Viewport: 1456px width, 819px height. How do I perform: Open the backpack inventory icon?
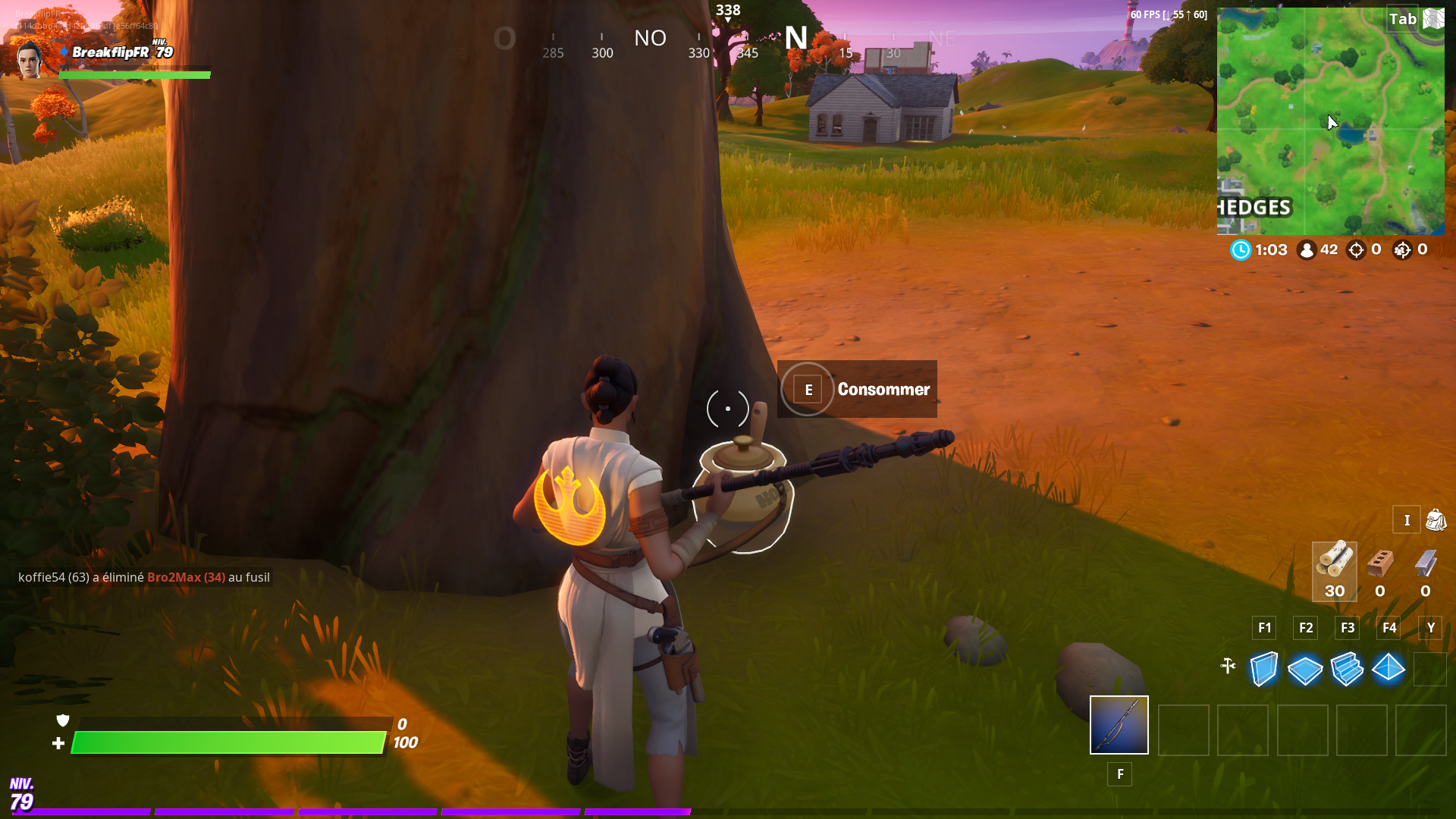pyautogui.click(x=1436, y=520)
